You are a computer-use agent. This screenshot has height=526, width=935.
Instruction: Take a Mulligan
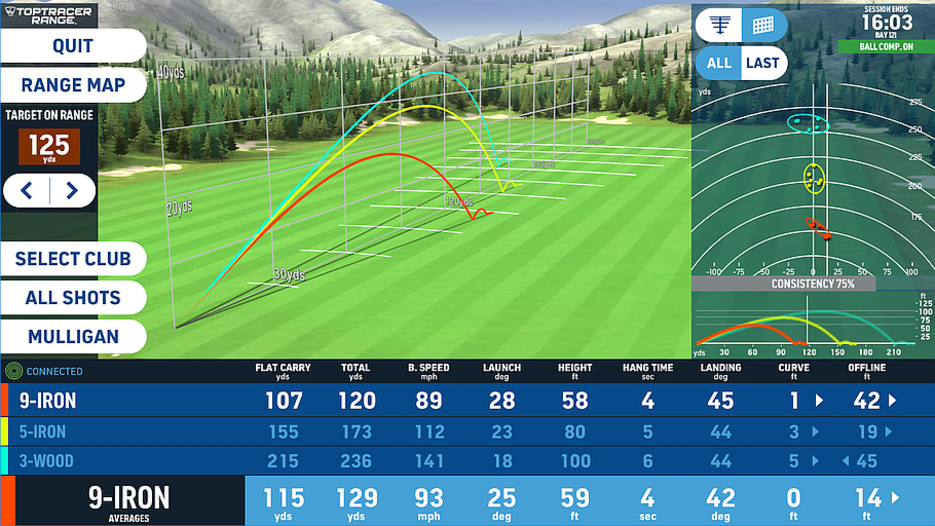pyautogui.click(x=72, y=337)
